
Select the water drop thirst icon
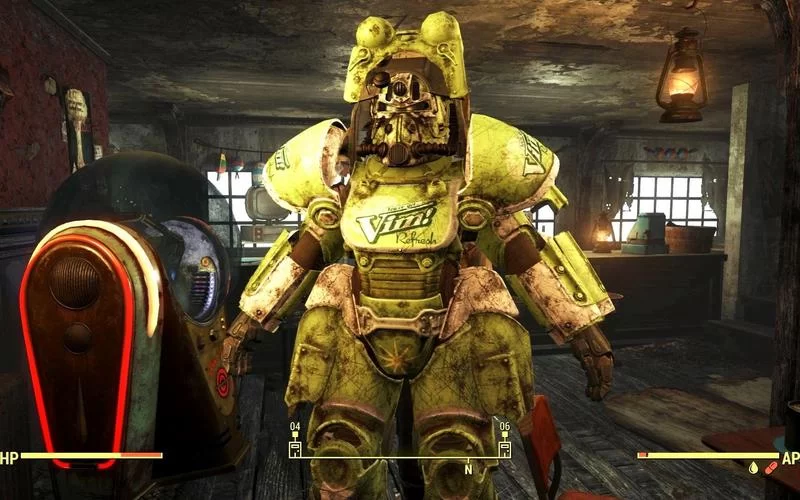pos(752,467)
